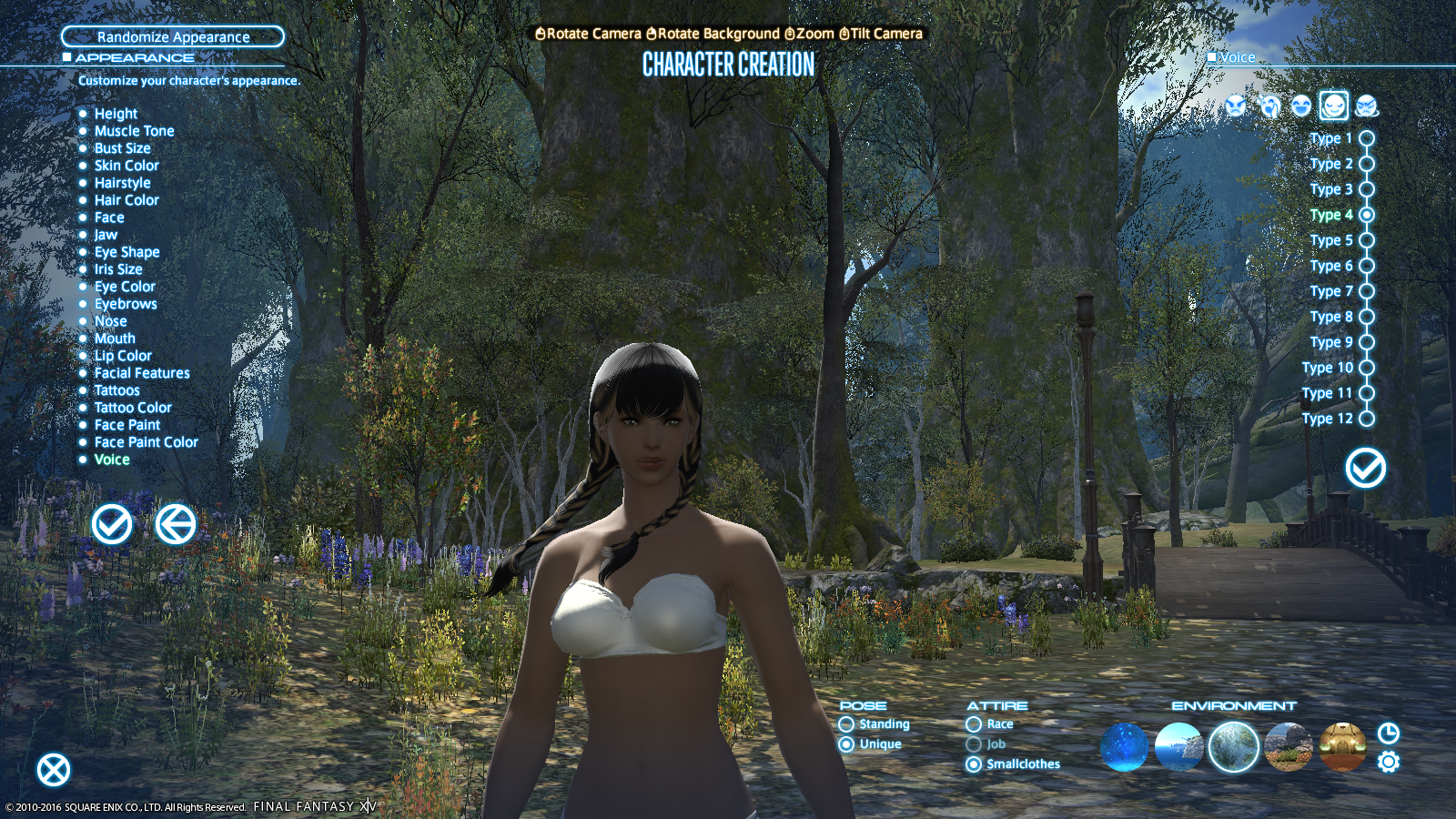
Task: Pick voice Type 12
Action: pos(1366,419)
